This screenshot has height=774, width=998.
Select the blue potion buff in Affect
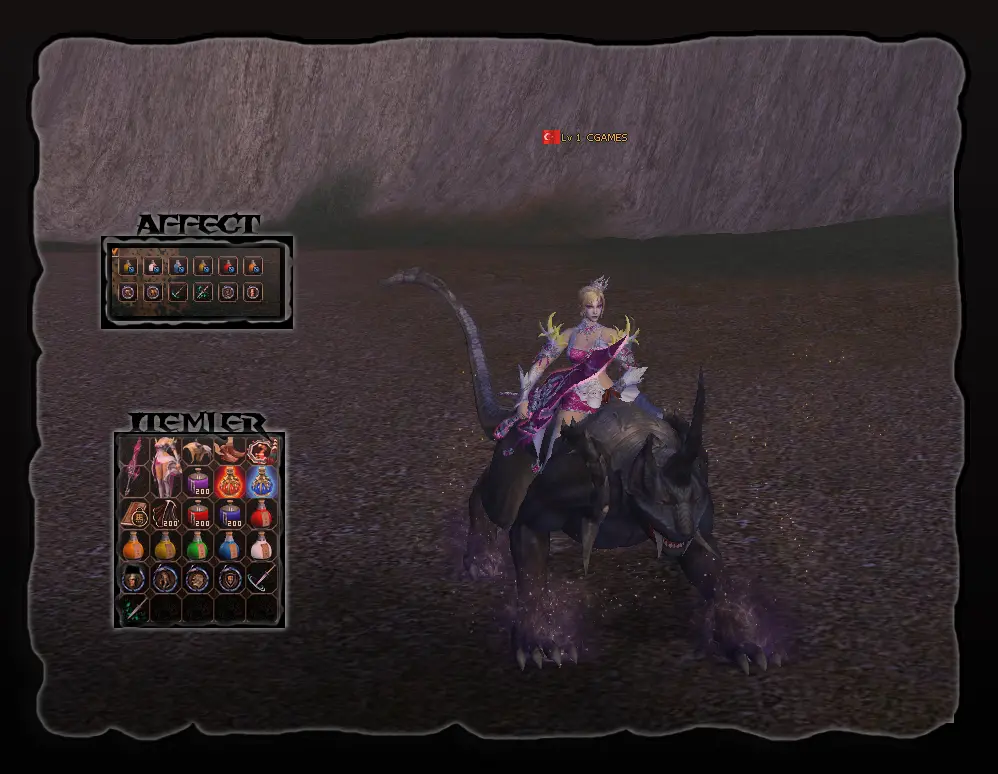[178, 267]
